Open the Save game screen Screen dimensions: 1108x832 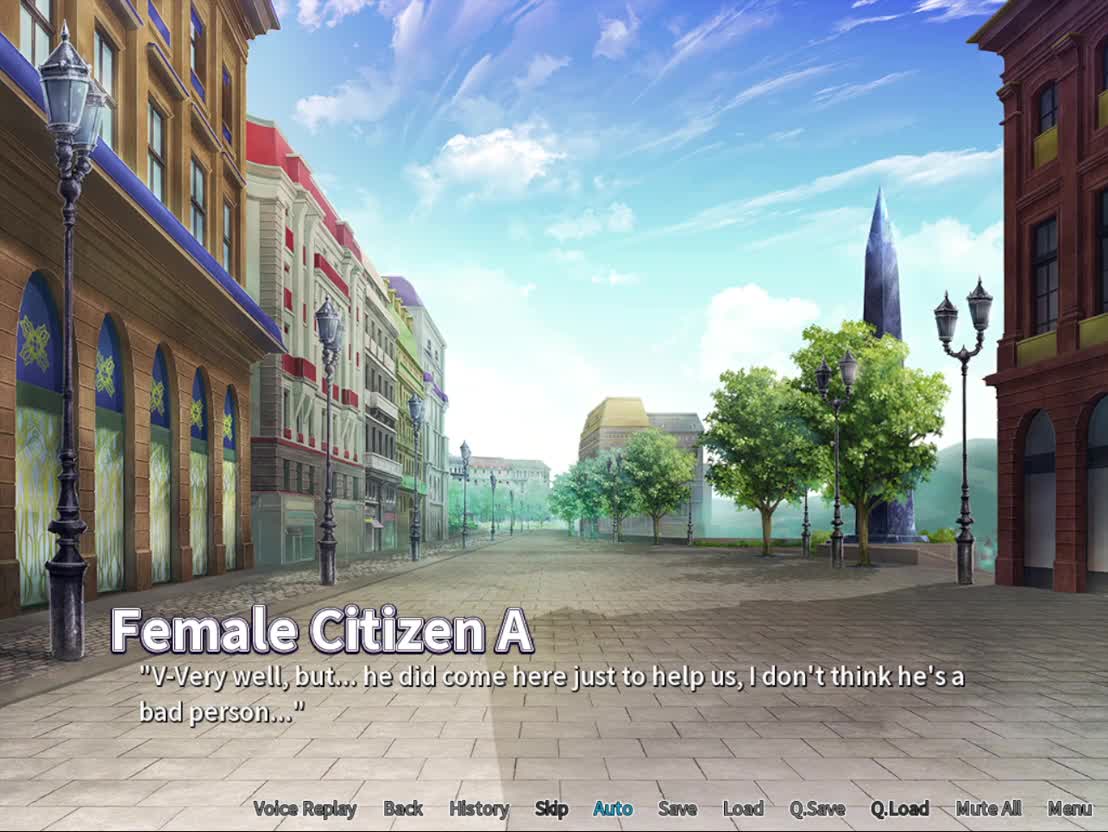pos(677,809)
